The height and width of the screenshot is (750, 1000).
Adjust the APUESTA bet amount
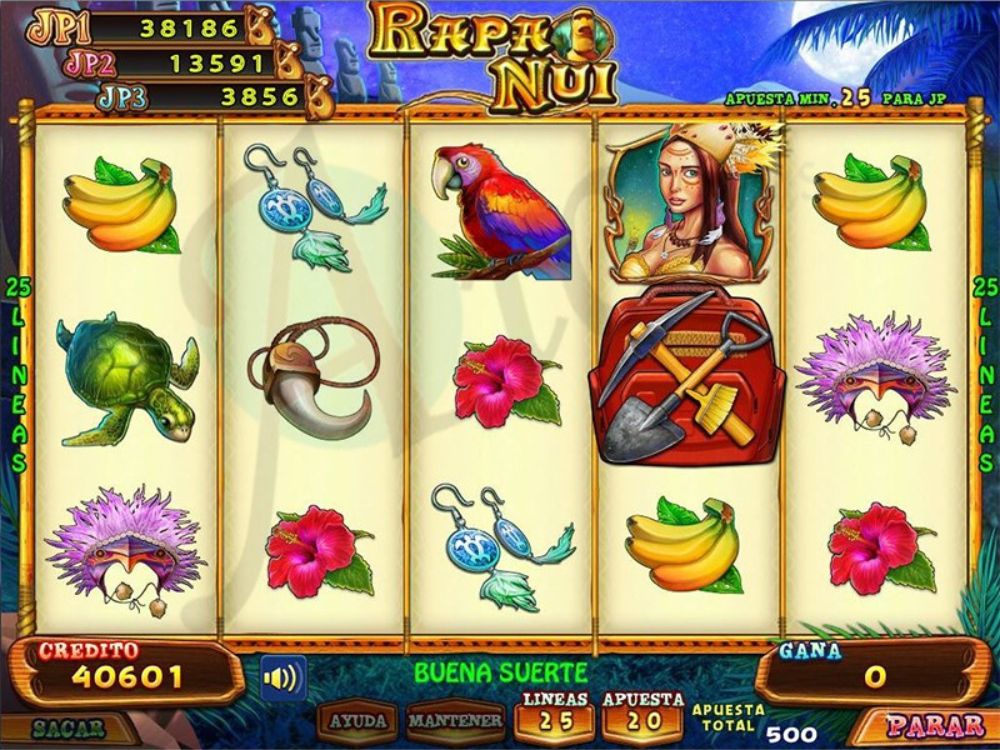pyautogui.click(x=642, y=714)
